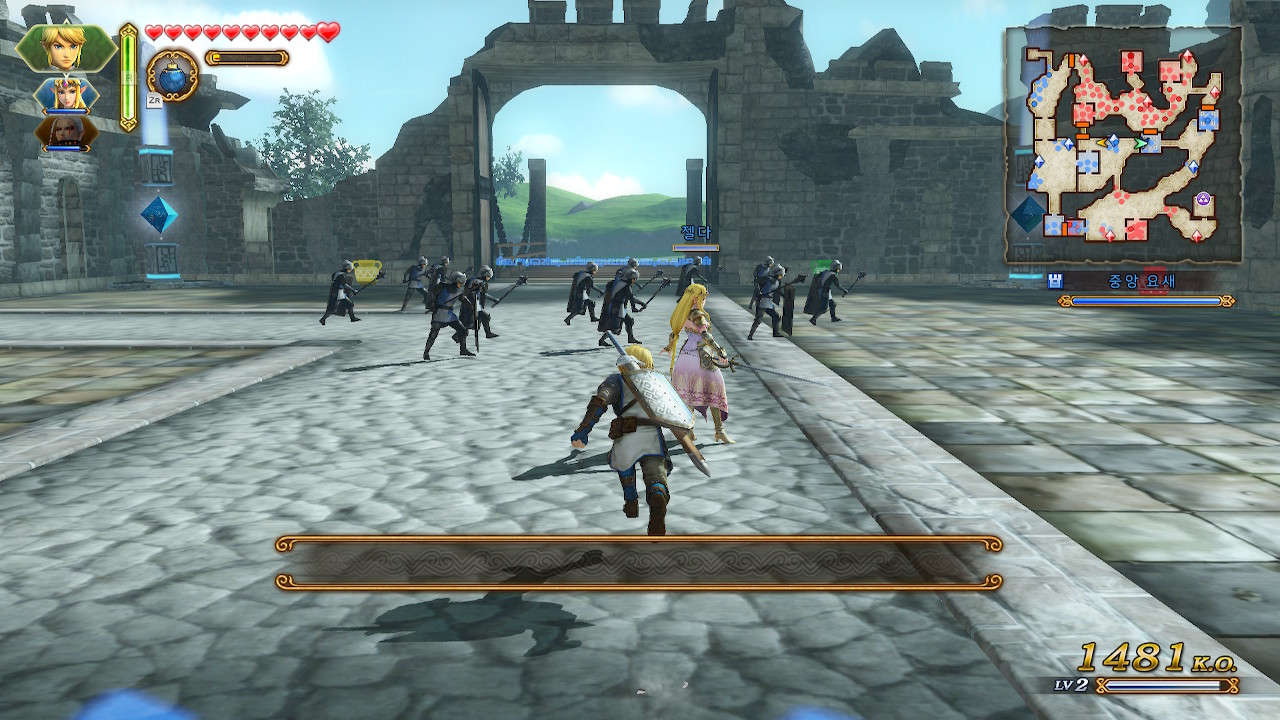Select the green player arrow on minimap

(x=1140, y=143)
